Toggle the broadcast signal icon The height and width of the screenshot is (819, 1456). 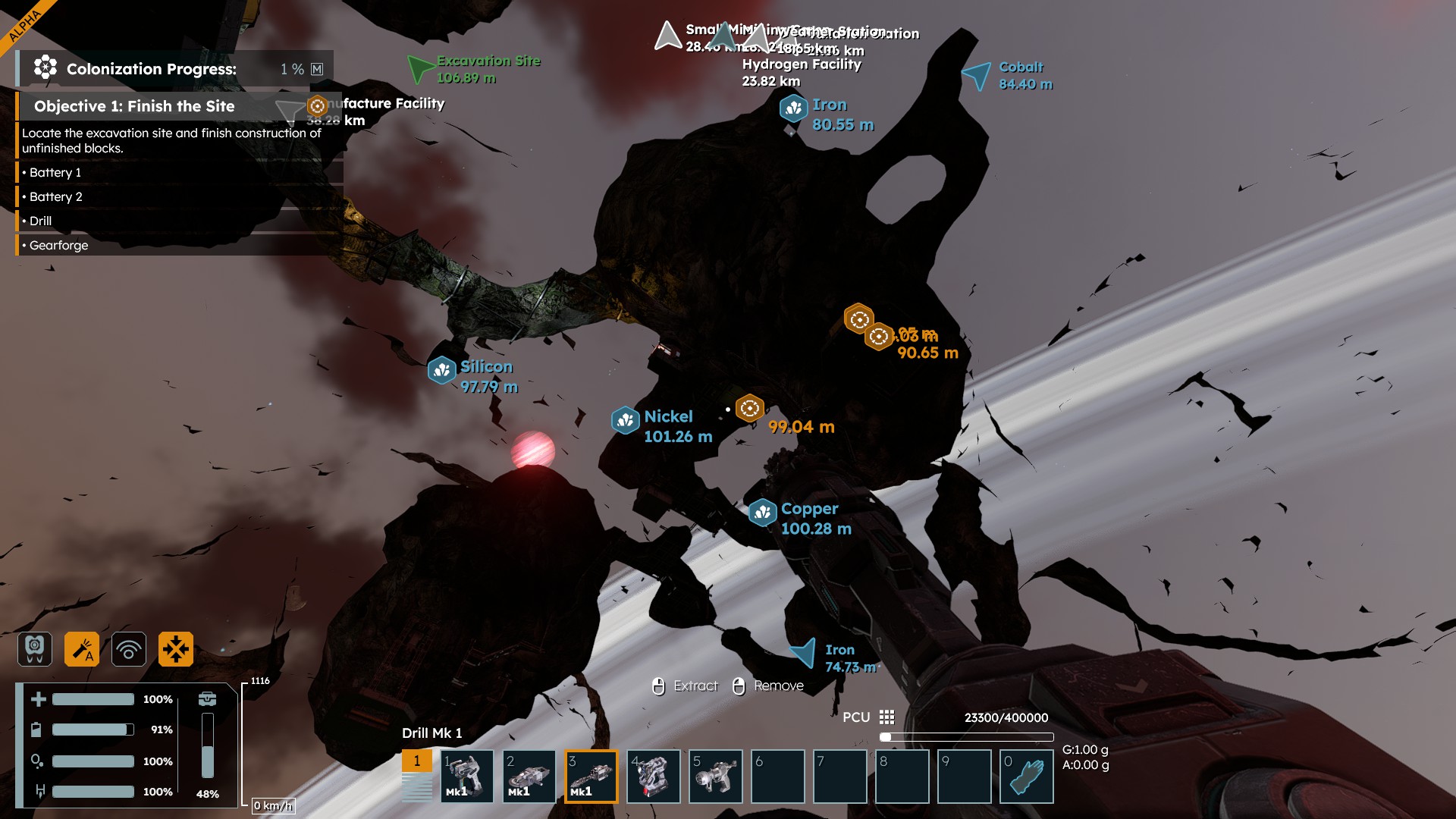129,649
